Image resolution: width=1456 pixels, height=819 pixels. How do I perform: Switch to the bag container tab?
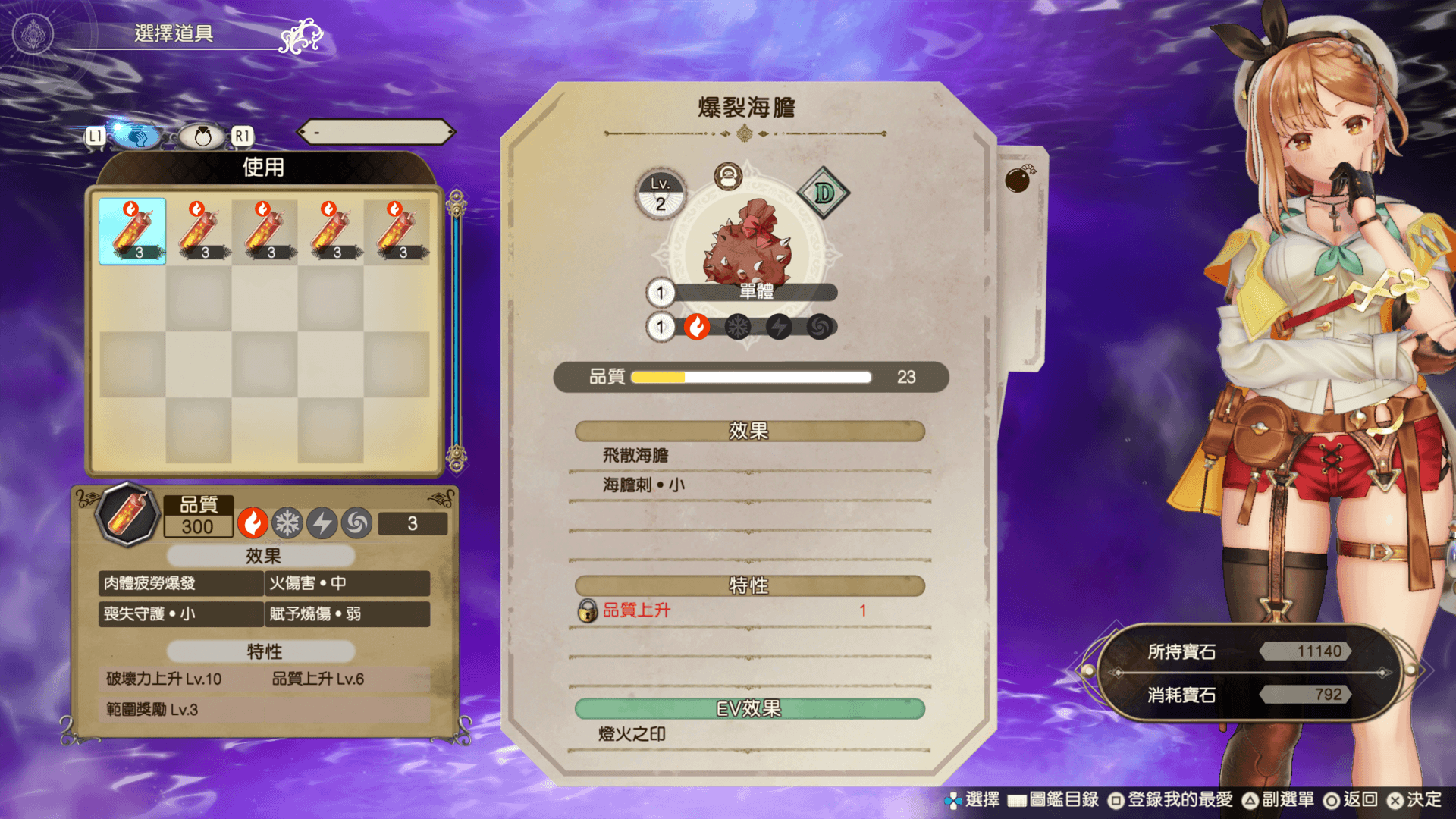tap(202, 136)
